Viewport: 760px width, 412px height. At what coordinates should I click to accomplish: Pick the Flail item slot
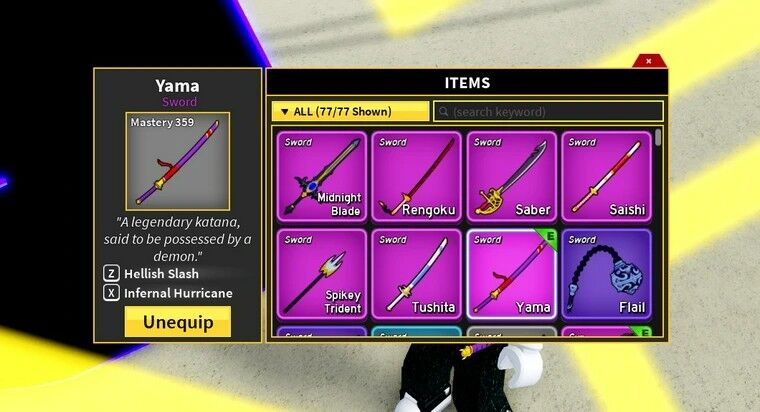point(606,274)
